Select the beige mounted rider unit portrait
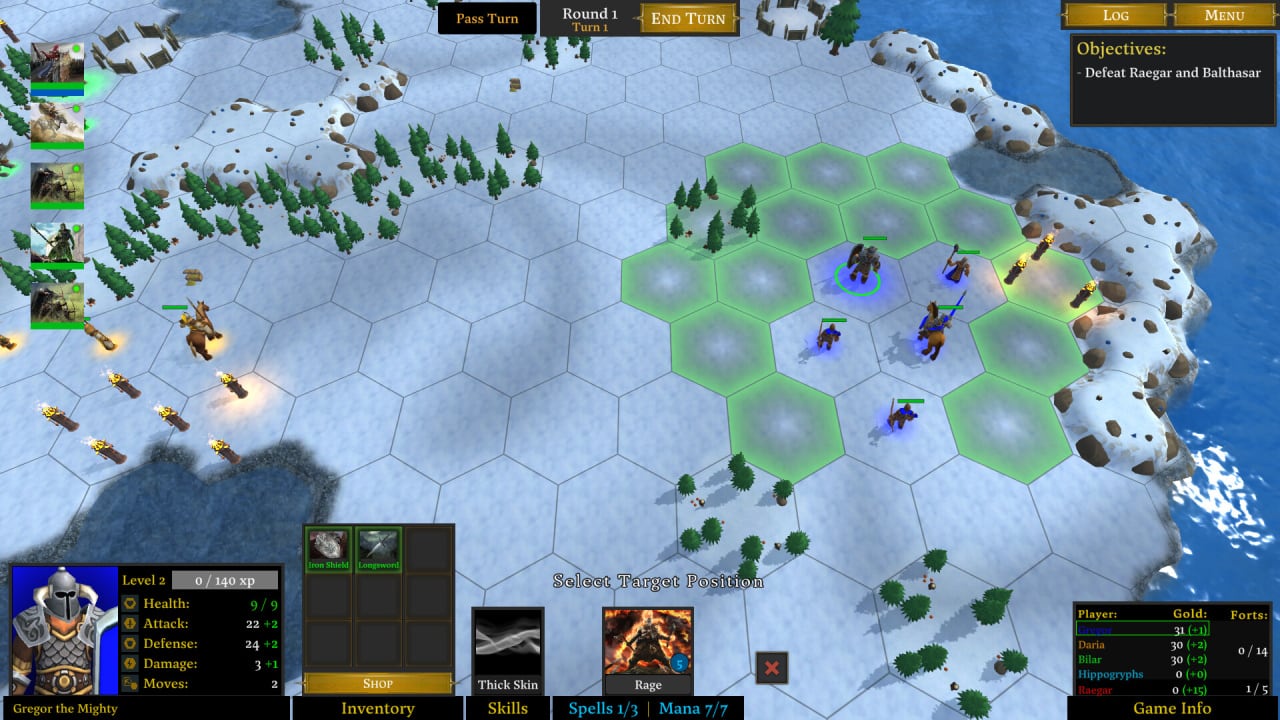The height and width of the screenshot is (720, 1280). [x=57, y=124]
